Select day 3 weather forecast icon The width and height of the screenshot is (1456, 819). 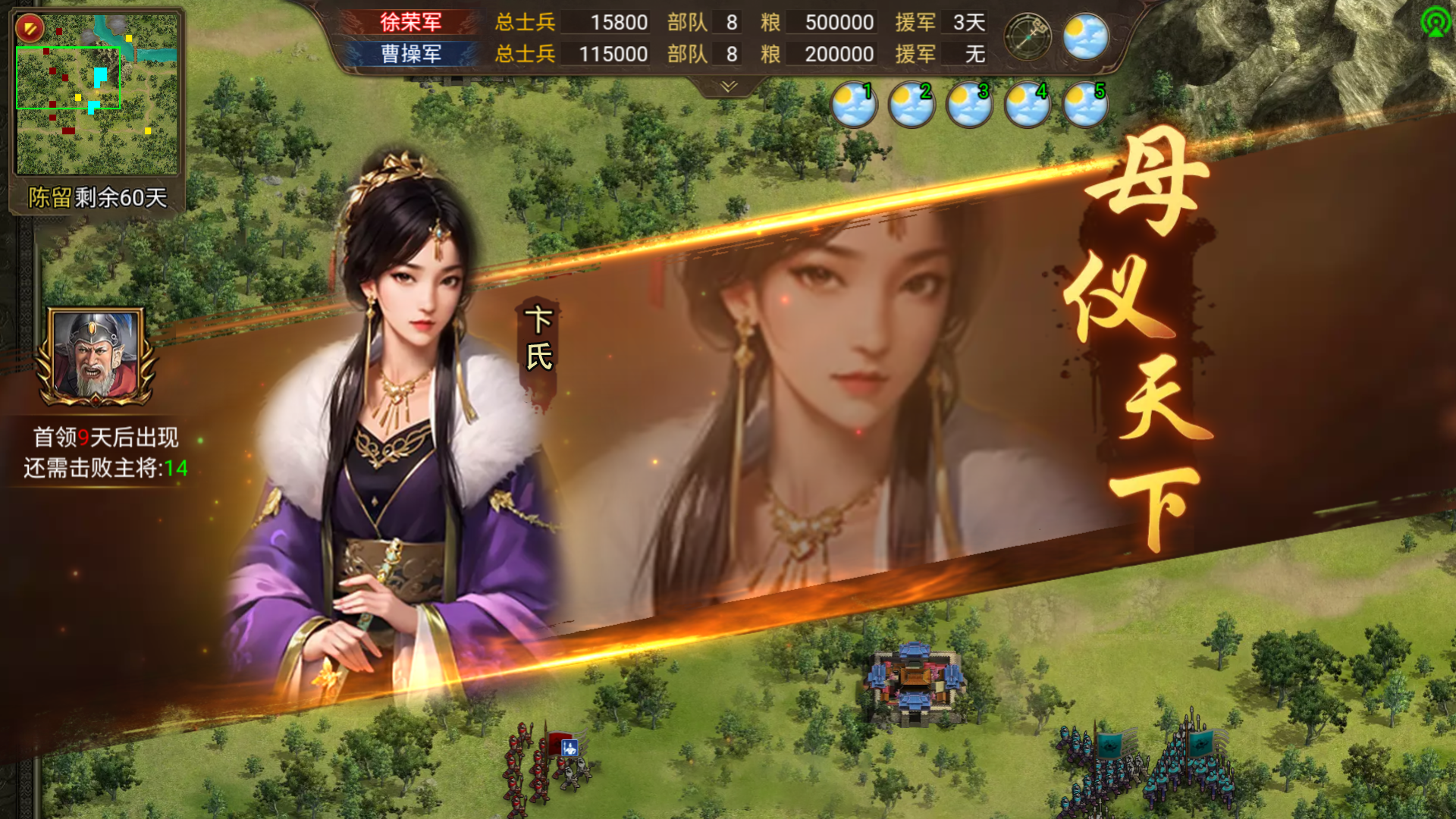point(969,105)
